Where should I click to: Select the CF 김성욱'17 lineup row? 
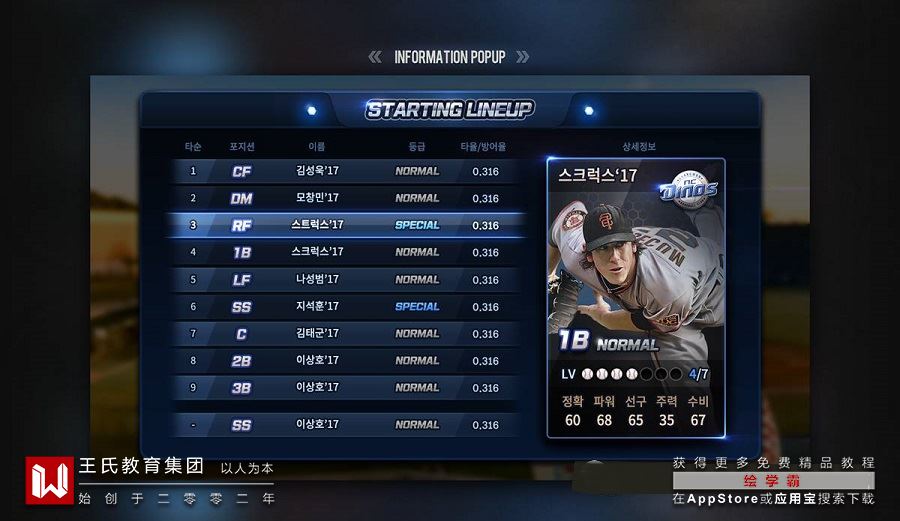coord(345,171)
